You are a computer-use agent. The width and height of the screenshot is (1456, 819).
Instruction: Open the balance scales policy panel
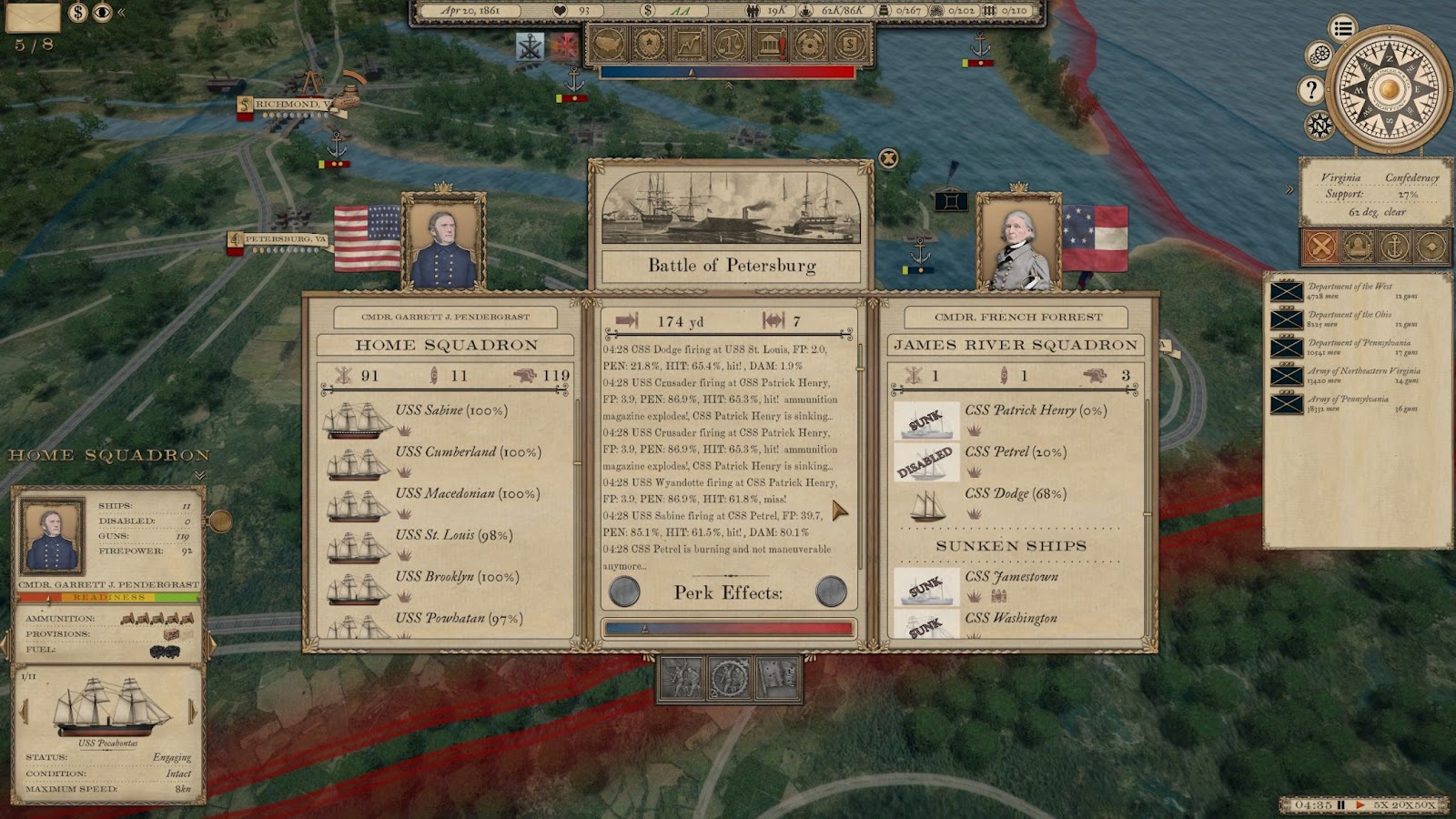[x=729, y=43]
